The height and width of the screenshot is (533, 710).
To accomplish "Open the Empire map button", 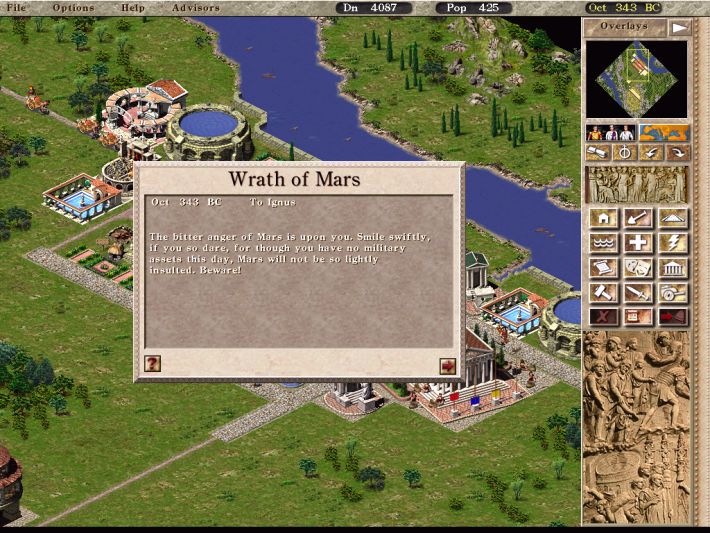I will [664, 133].
